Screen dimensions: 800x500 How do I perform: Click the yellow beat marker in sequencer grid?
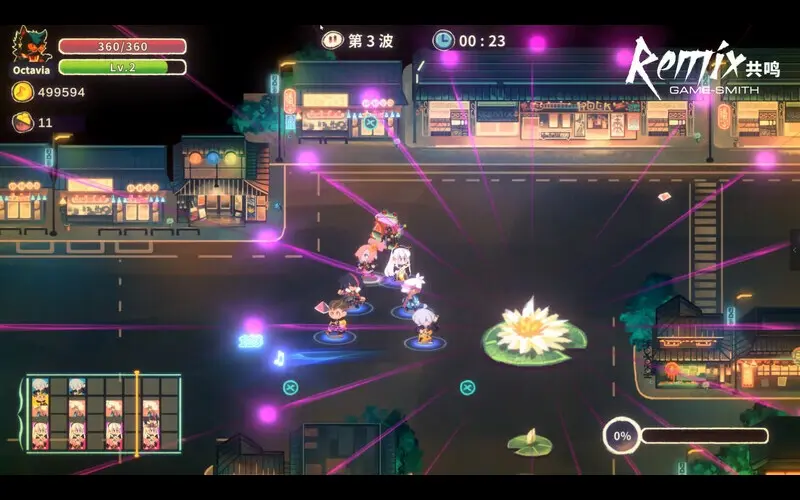point(137,411)
